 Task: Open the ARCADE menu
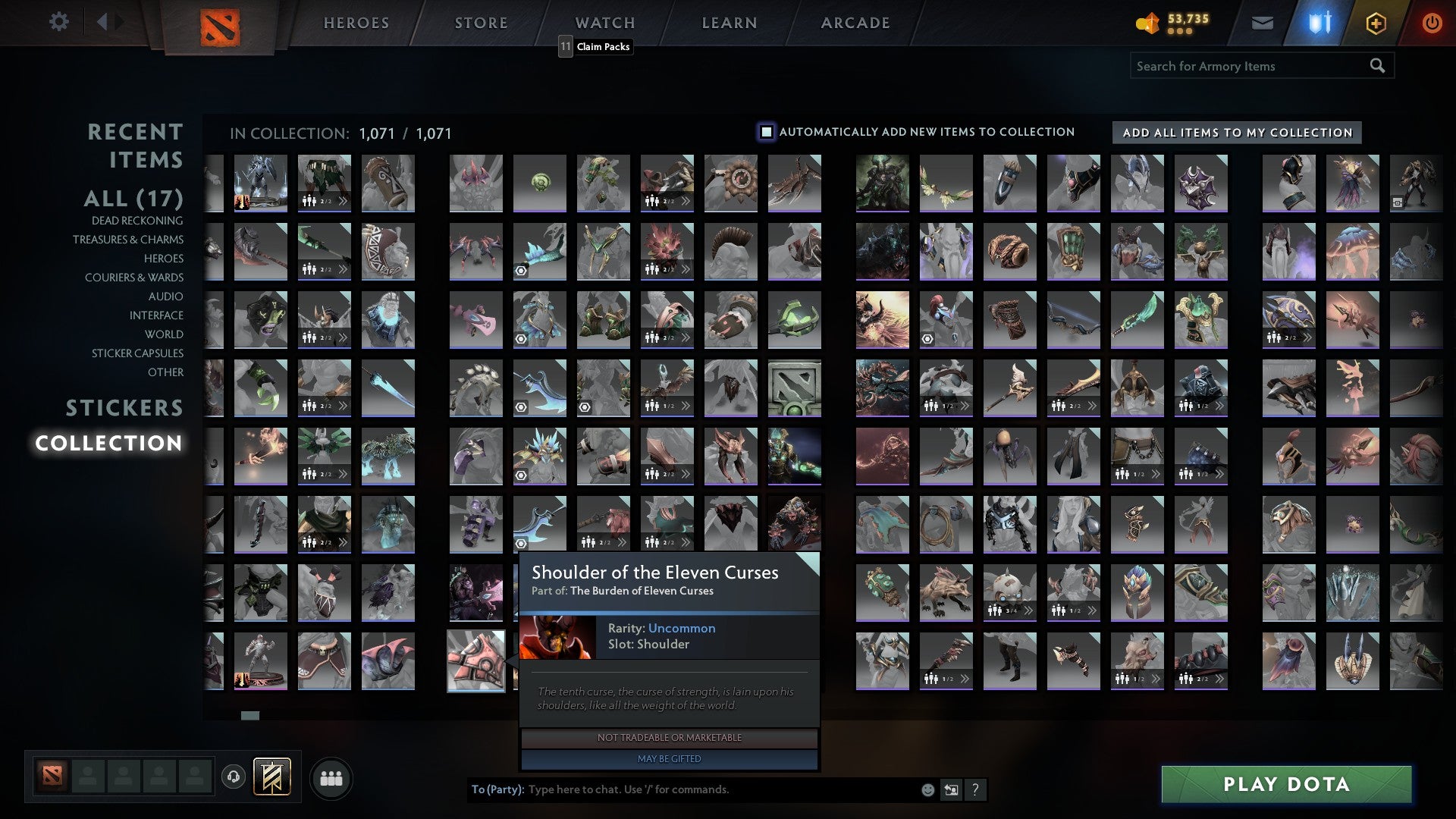(855, 22)
